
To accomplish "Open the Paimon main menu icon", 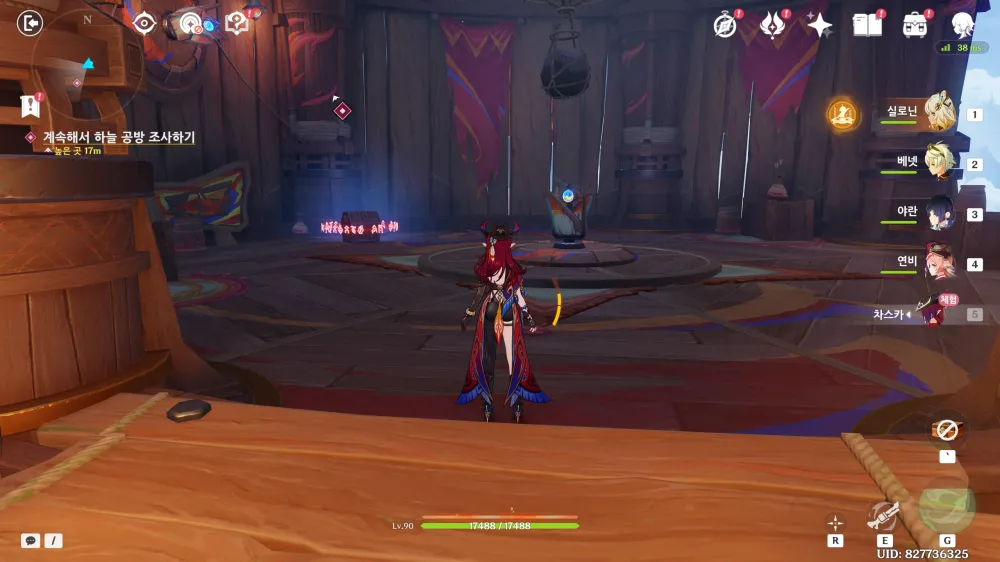I will [x=962, y=25].
